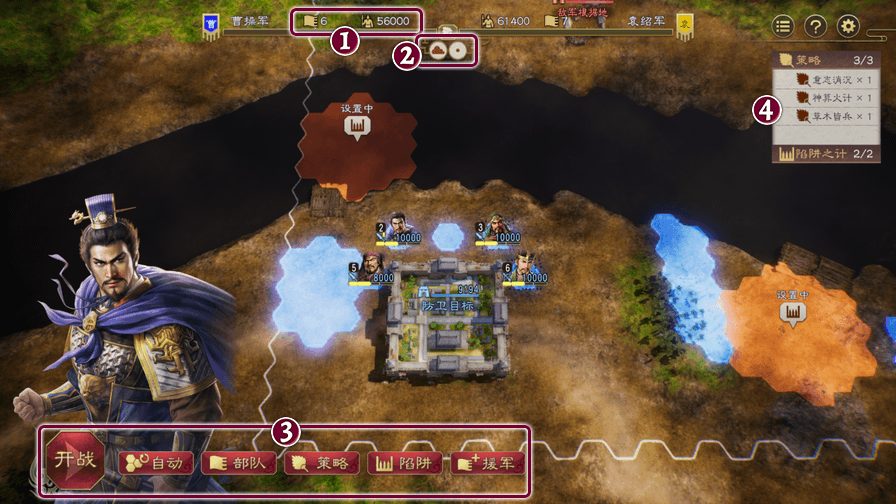Open the list menu icon
This screenshot has height=504, width=896.
pos(782,27)
